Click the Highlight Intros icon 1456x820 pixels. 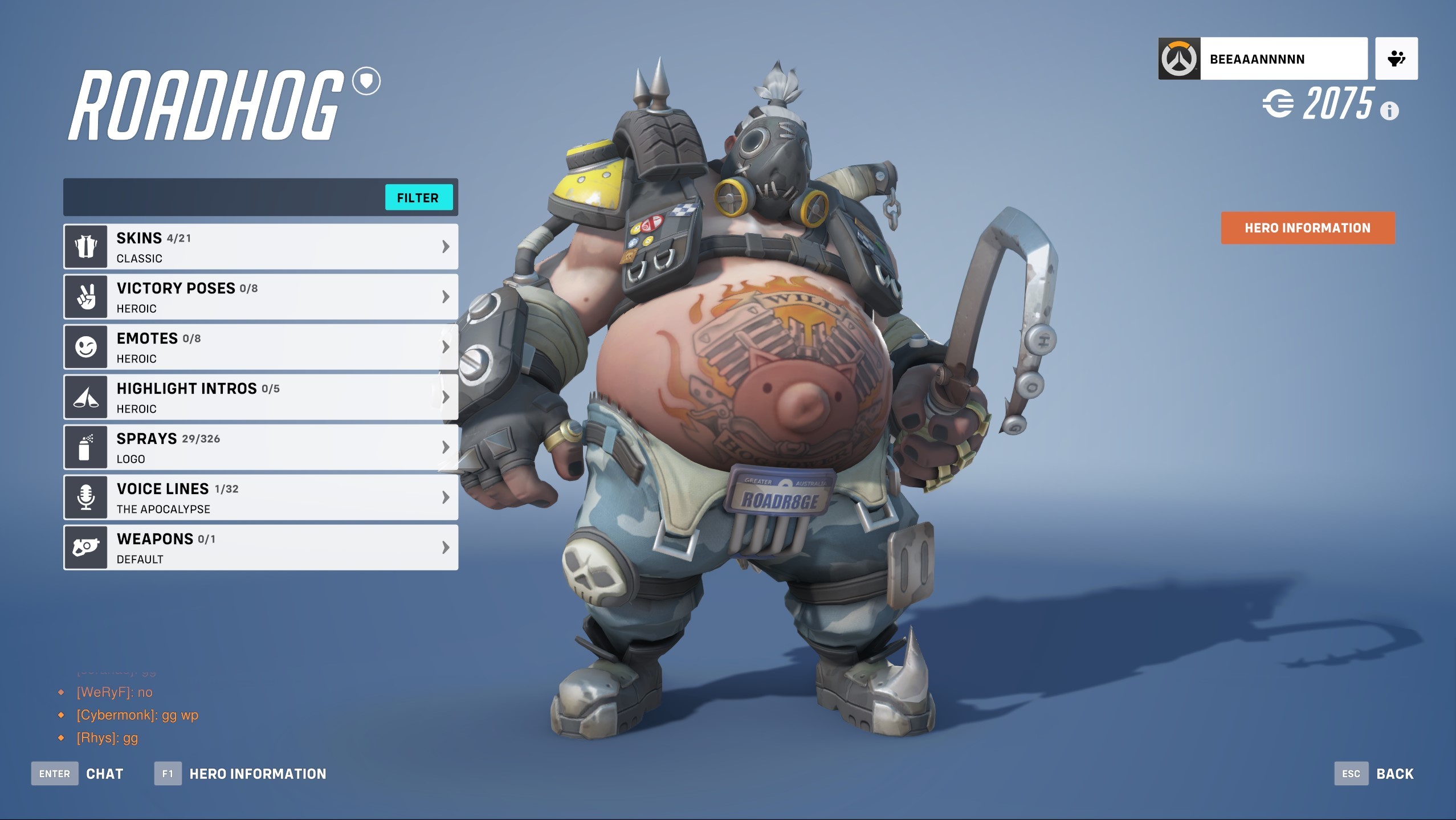click(85, 396)
